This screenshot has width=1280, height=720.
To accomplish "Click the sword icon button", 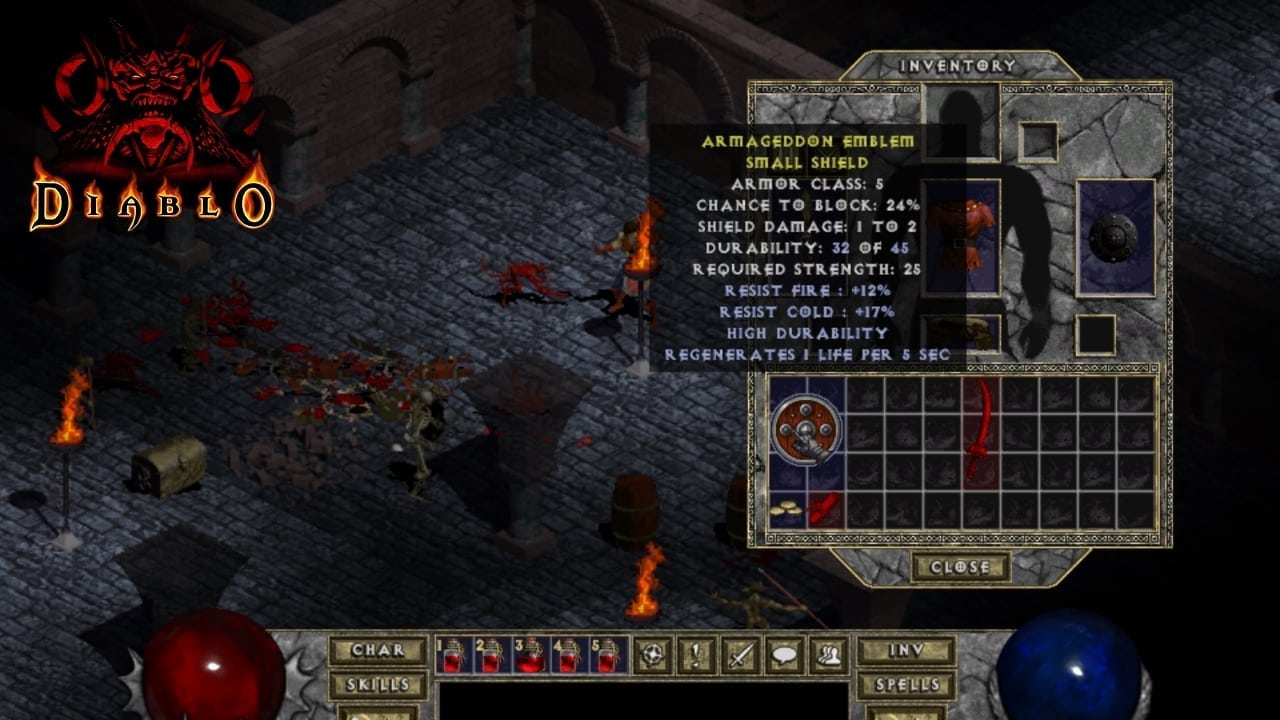I will (740, 655).
